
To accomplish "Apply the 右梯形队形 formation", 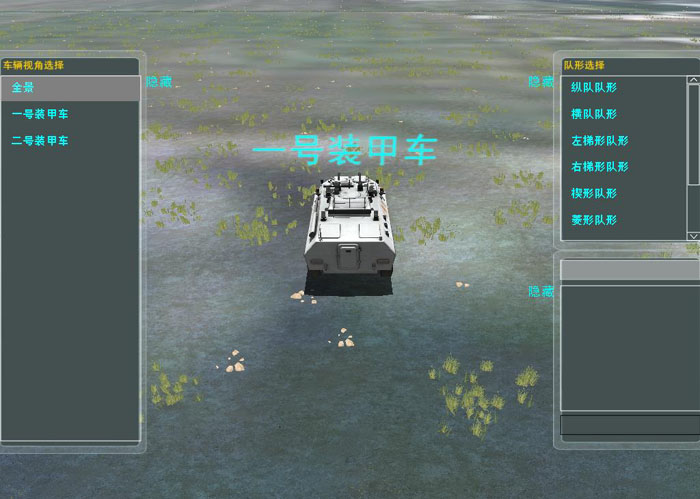I will 600,167.
